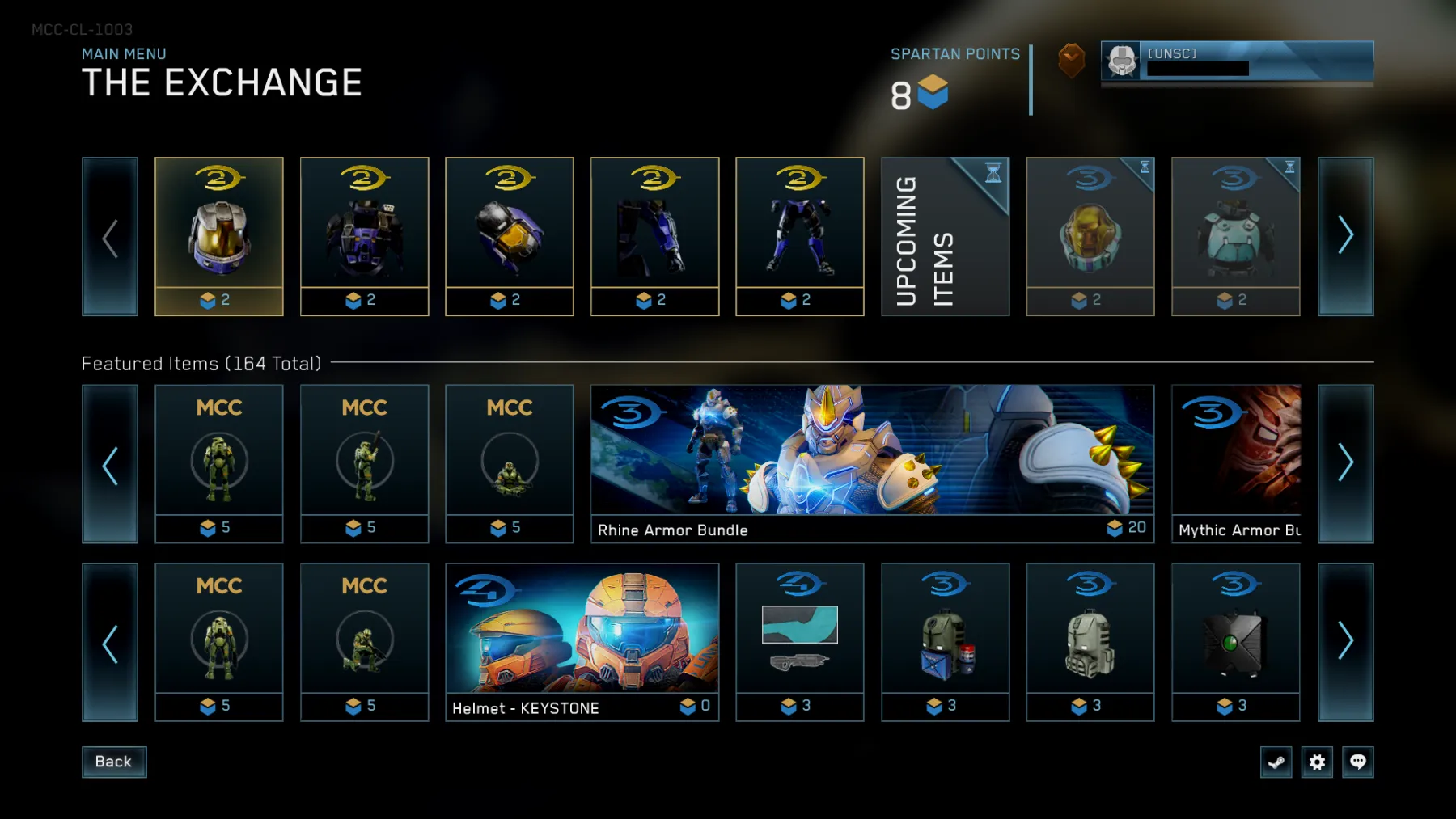The image size is (1456, 819).
Task: Click the Back button
Action: 113,761
